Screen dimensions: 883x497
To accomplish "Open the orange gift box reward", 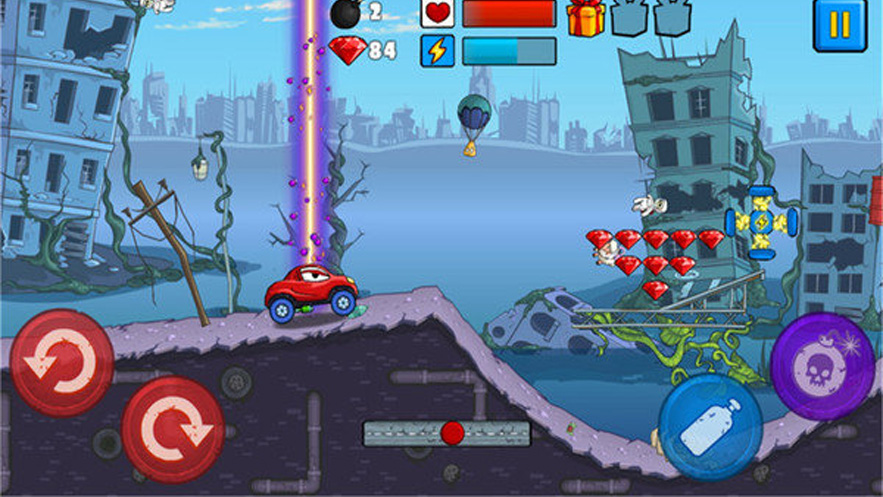I will click(585, 17).
